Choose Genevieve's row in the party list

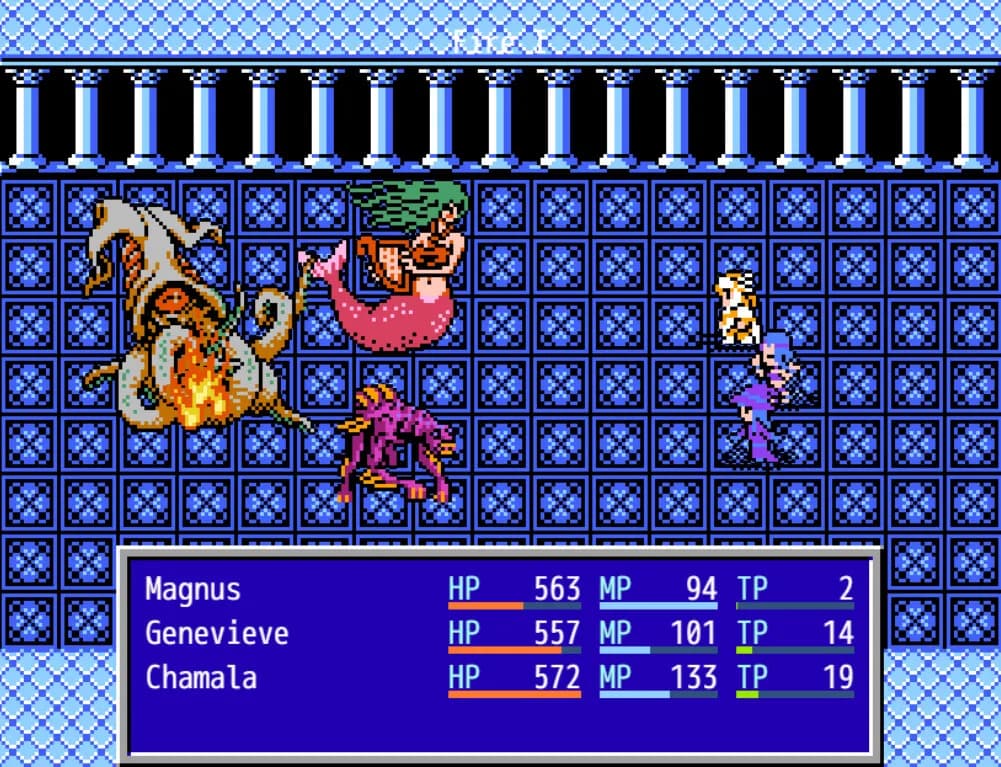(216, 633)
